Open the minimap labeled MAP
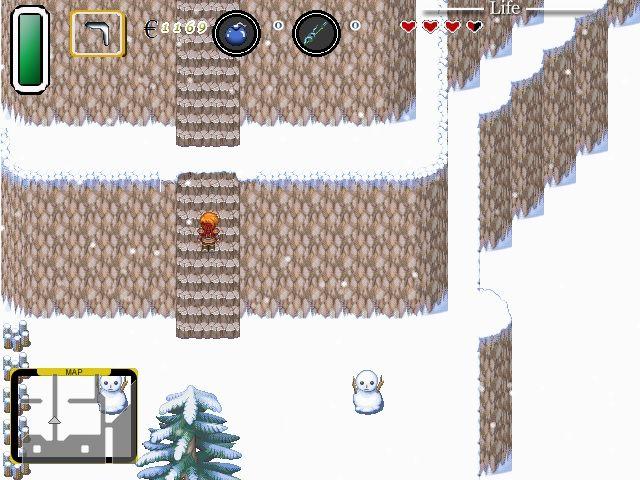640x480 pixels. [x=73, y=416]
